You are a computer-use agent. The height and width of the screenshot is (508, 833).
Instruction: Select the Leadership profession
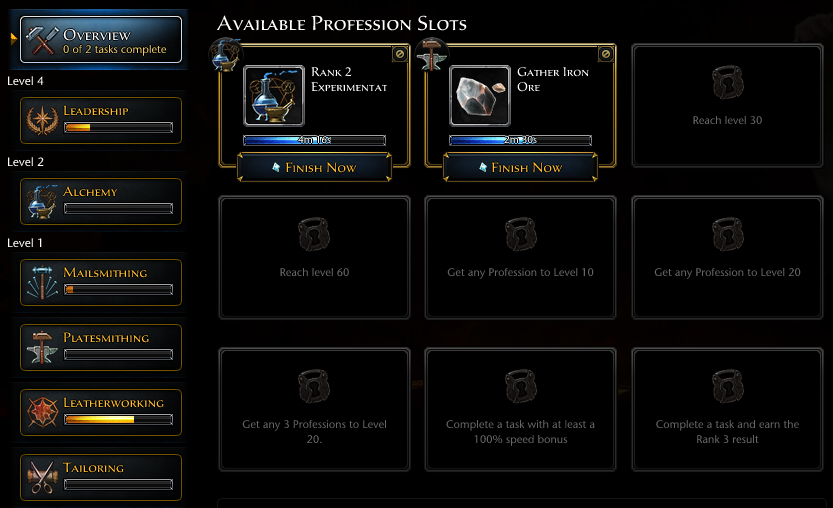[100, 120]
